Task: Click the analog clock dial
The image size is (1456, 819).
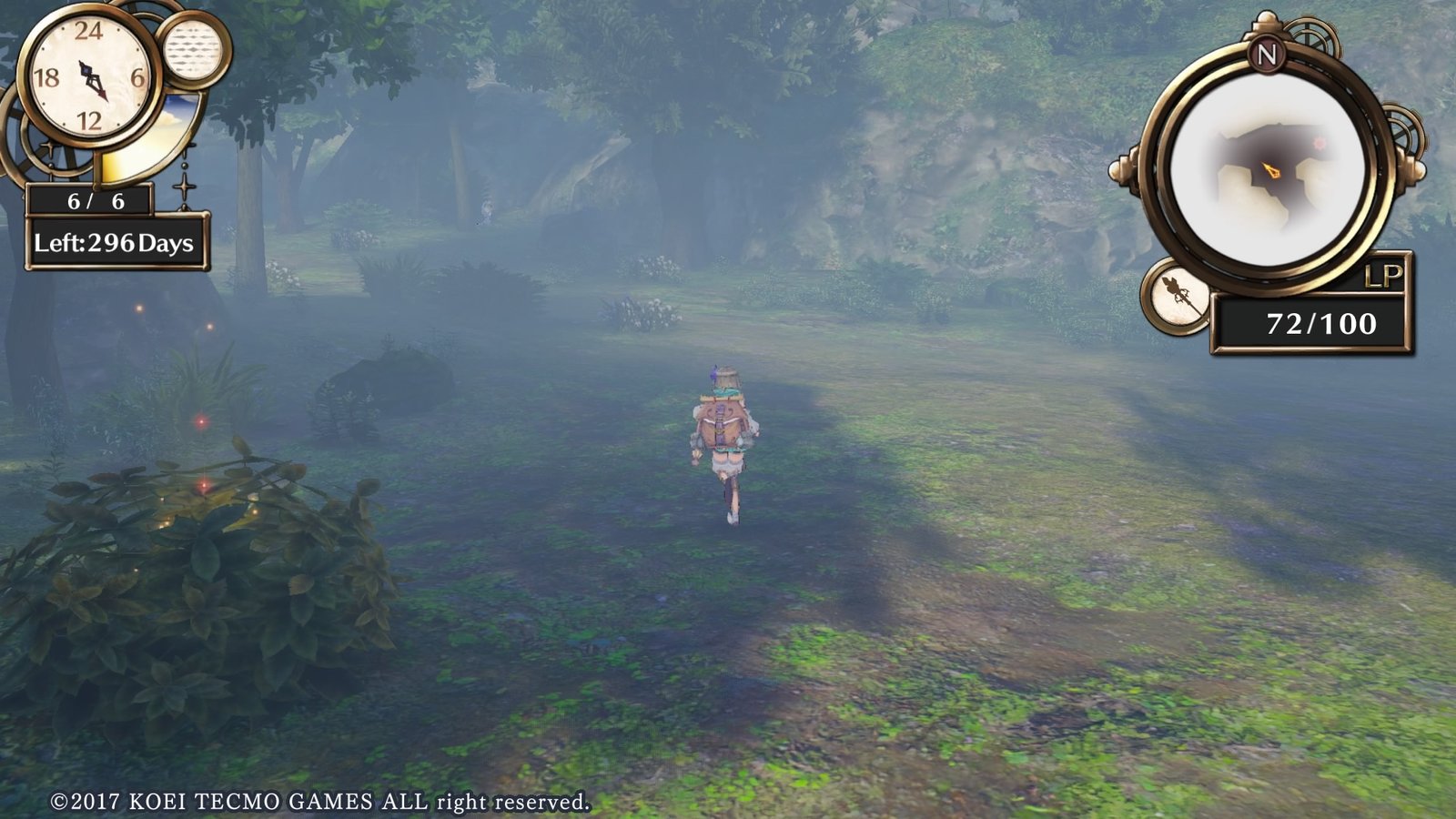Action: pyautogui.click(x=89, y=76)
